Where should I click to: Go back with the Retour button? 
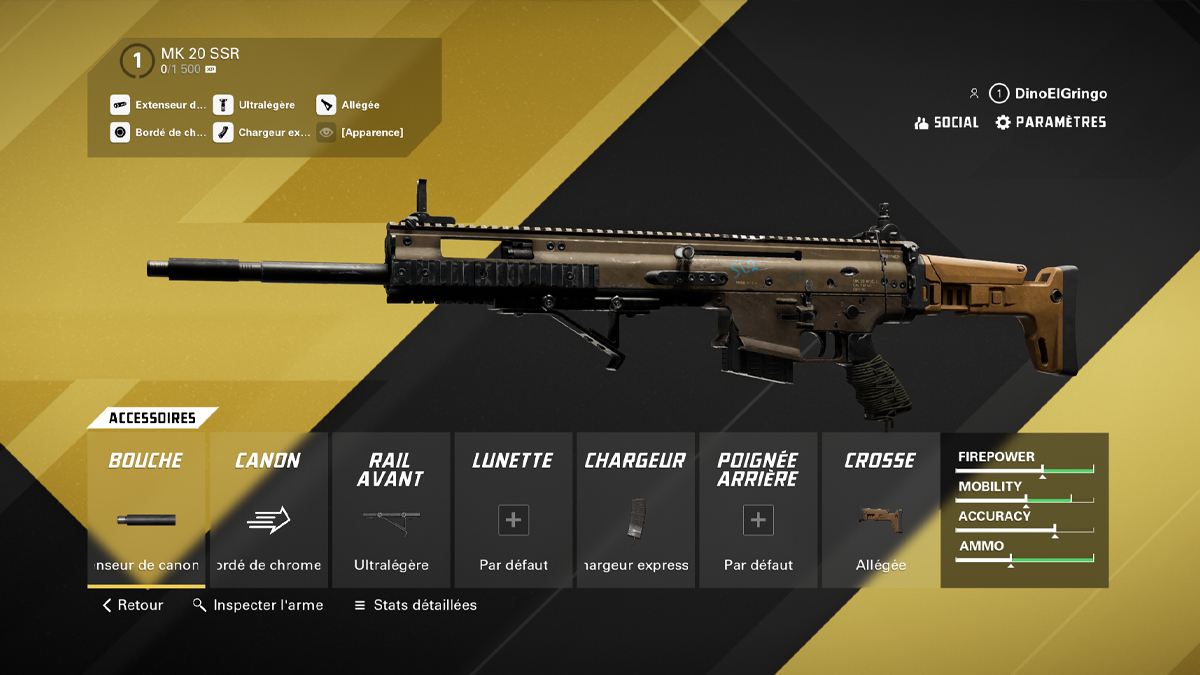[132, 605]
